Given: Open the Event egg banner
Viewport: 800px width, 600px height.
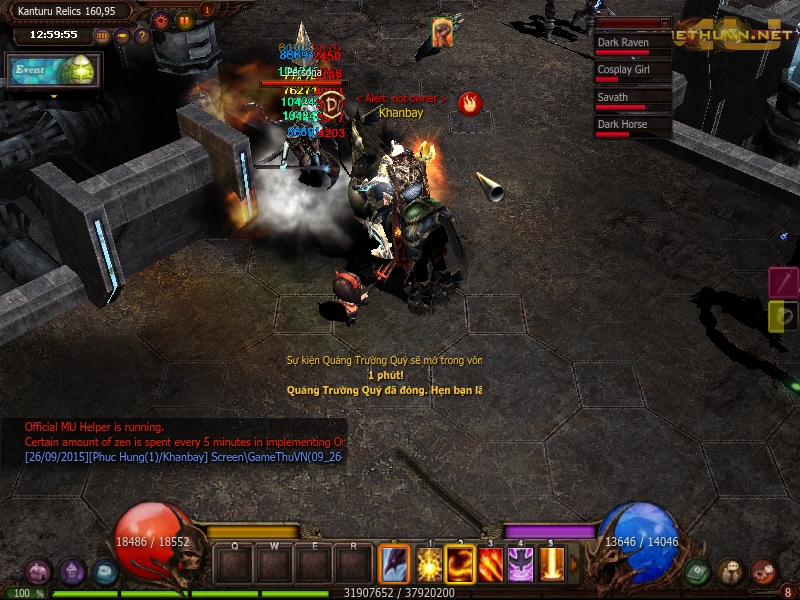Looking at the screenshot, I should 53,71.
